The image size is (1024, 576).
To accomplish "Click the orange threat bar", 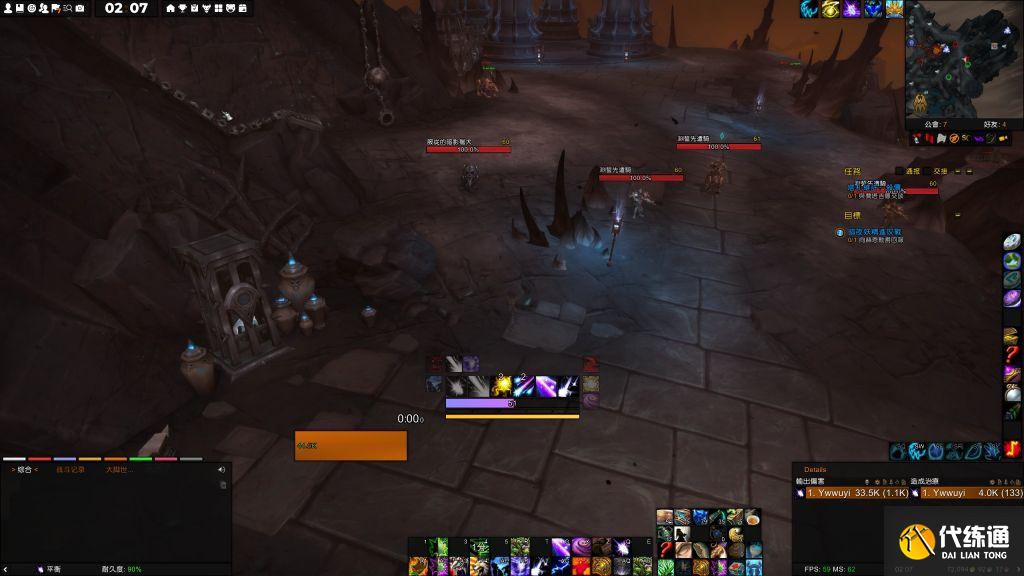I will (x=351, y=445).
